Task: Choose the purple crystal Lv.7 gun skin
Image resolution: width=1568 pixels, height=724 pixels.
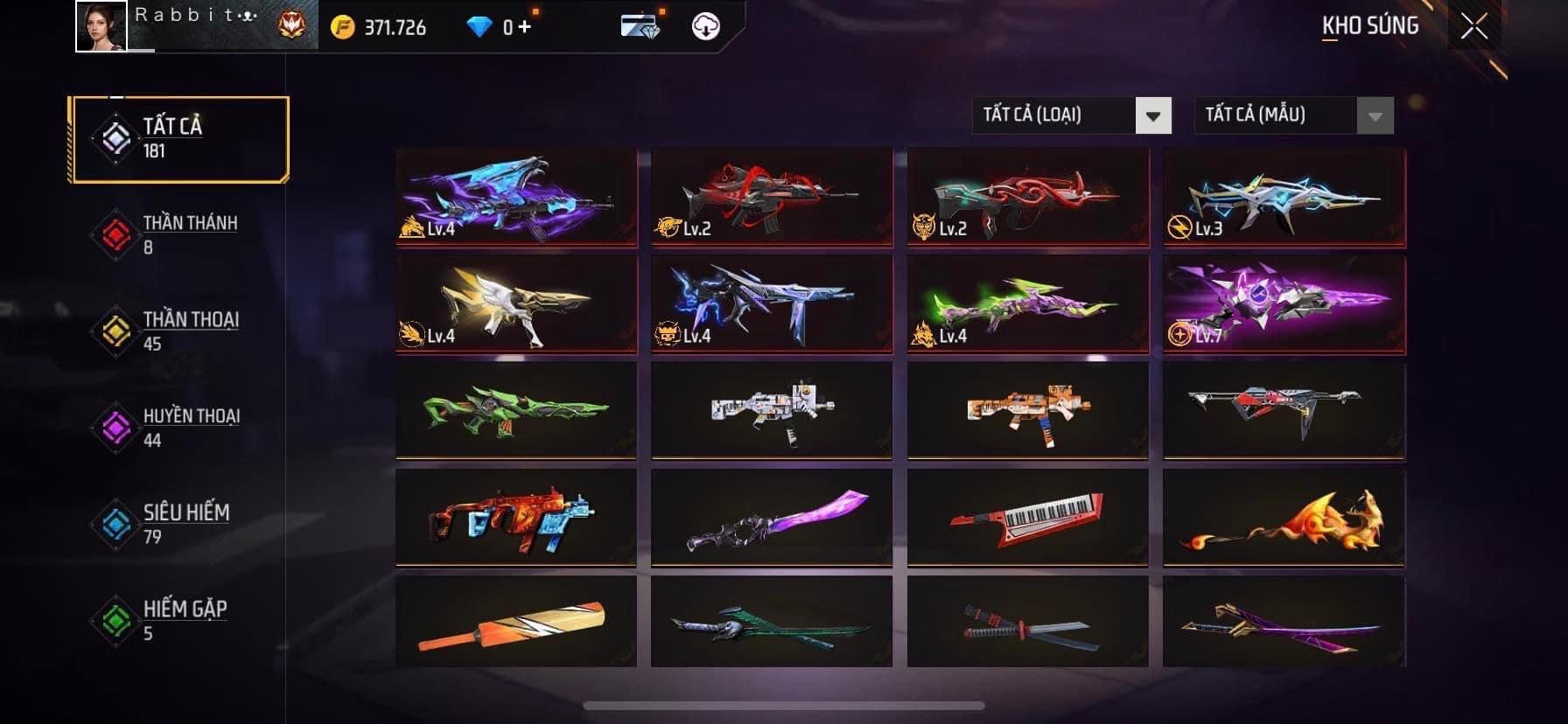Action: pos(1284,303)
